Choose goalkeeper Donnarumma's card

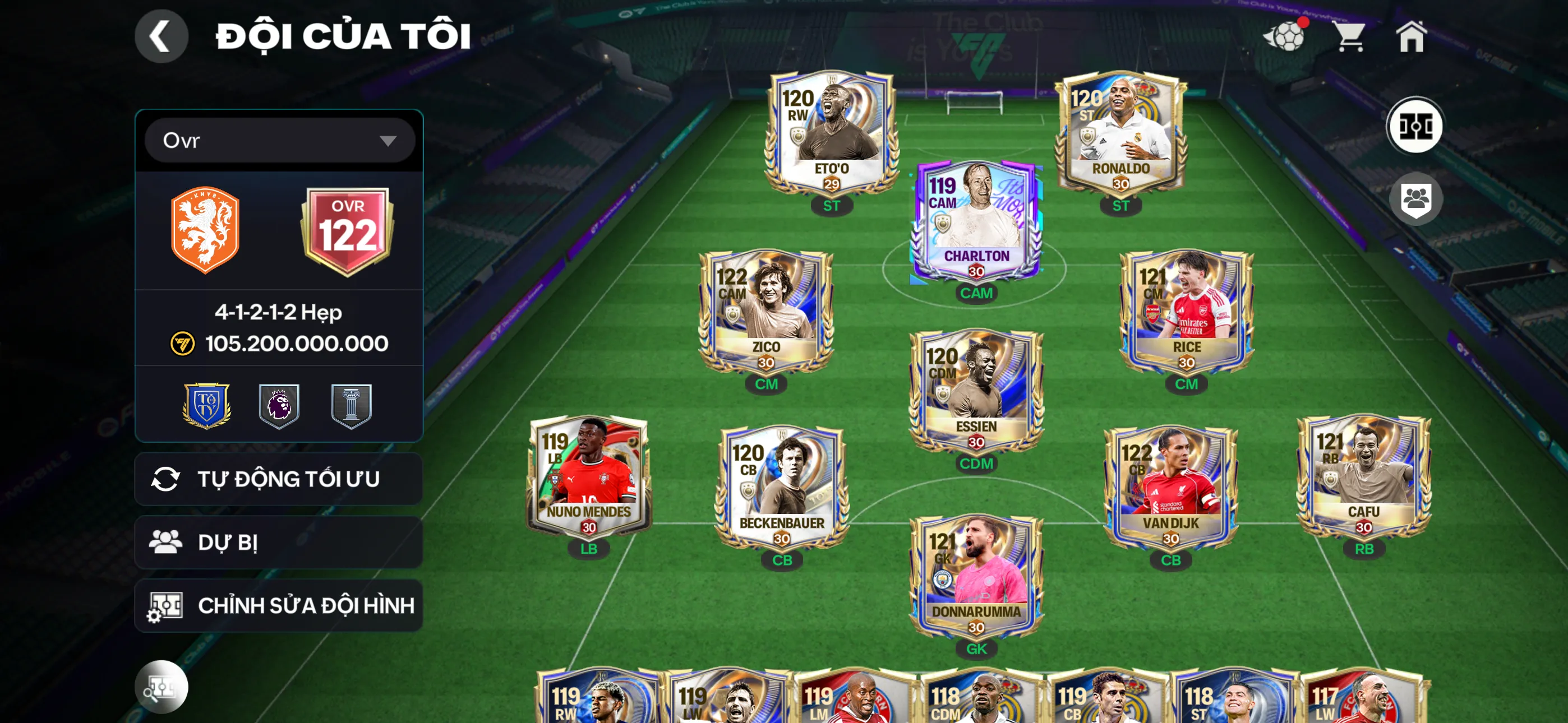[976, 577]
